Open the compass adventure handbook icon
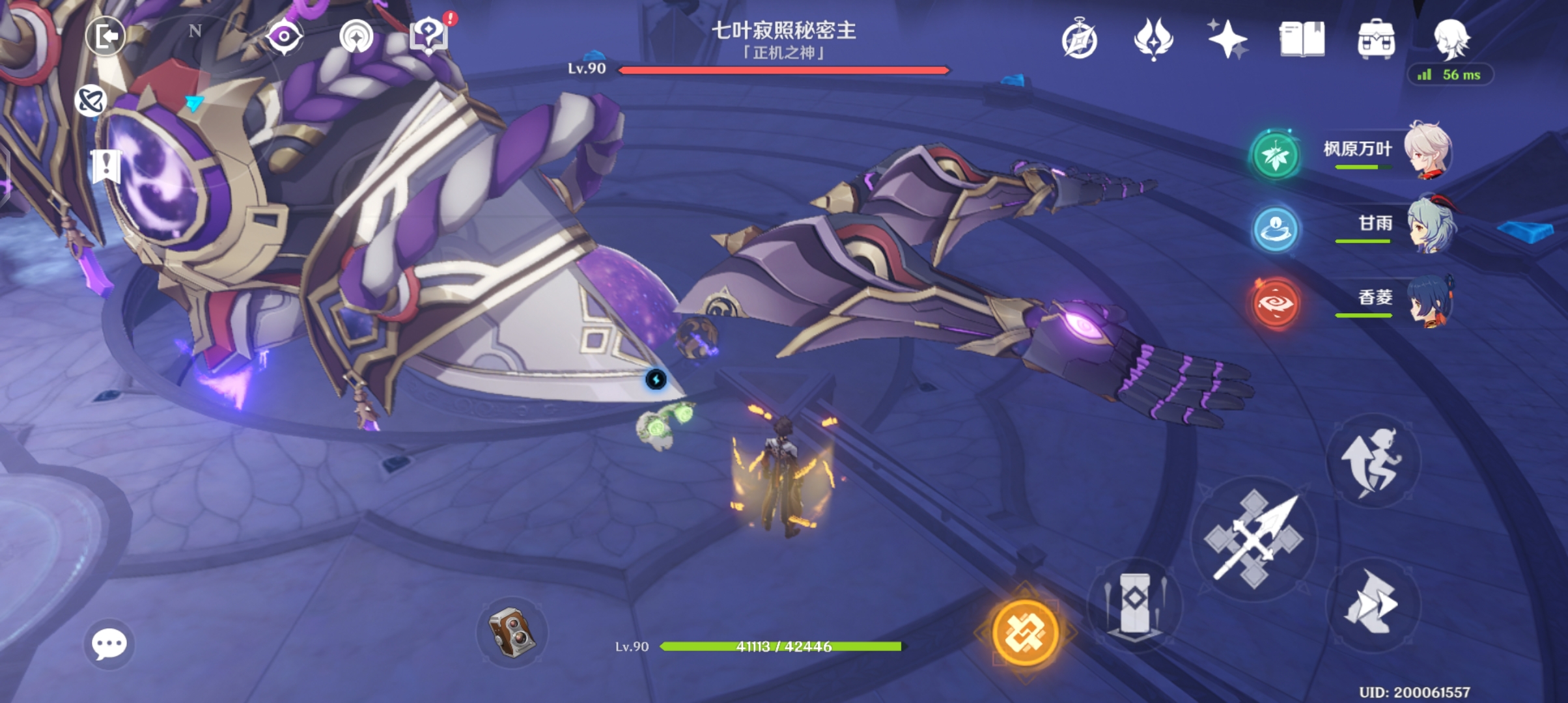 (x=1079, y=39)
